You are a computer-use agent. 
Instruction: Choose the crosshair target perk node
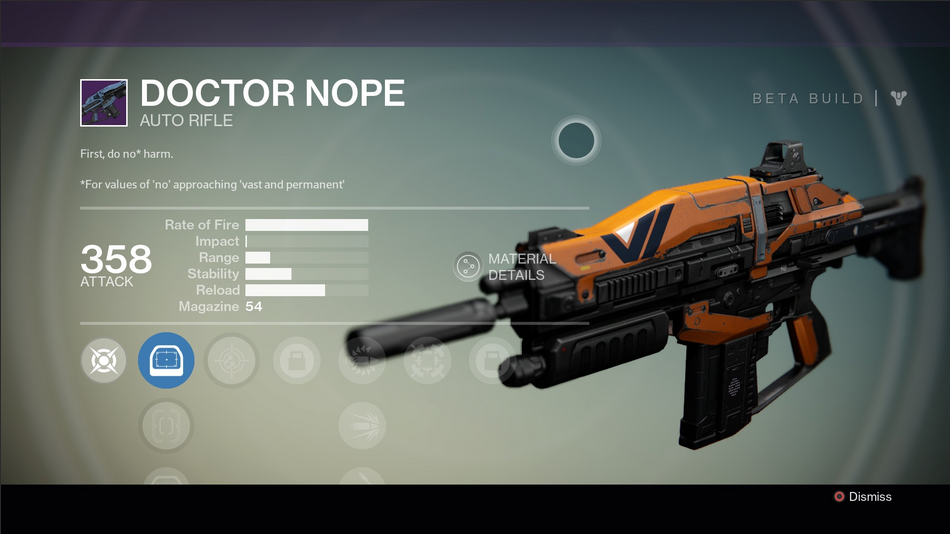tap(232, 361)
